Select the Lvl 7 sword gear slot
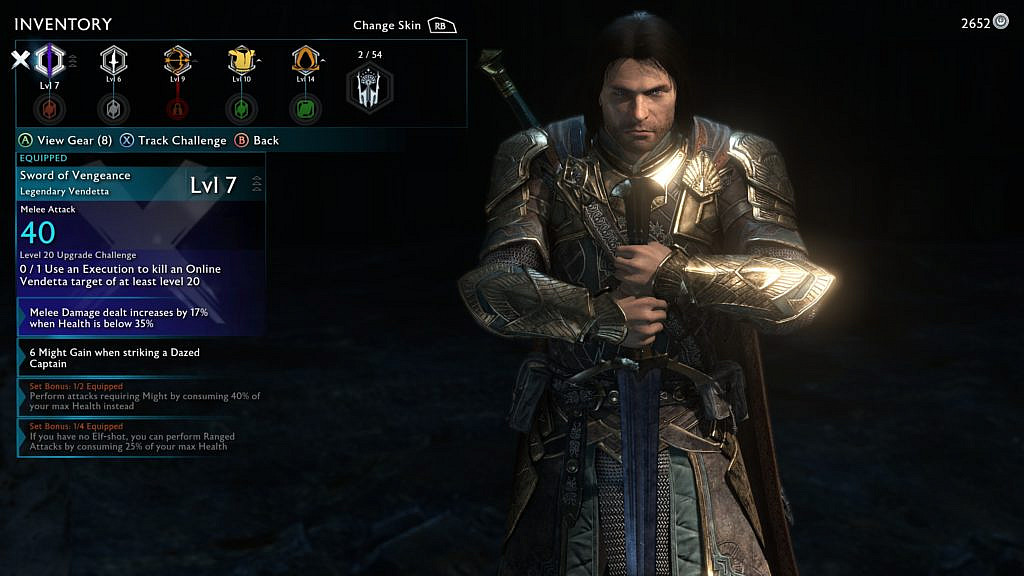 click(49, 61)
